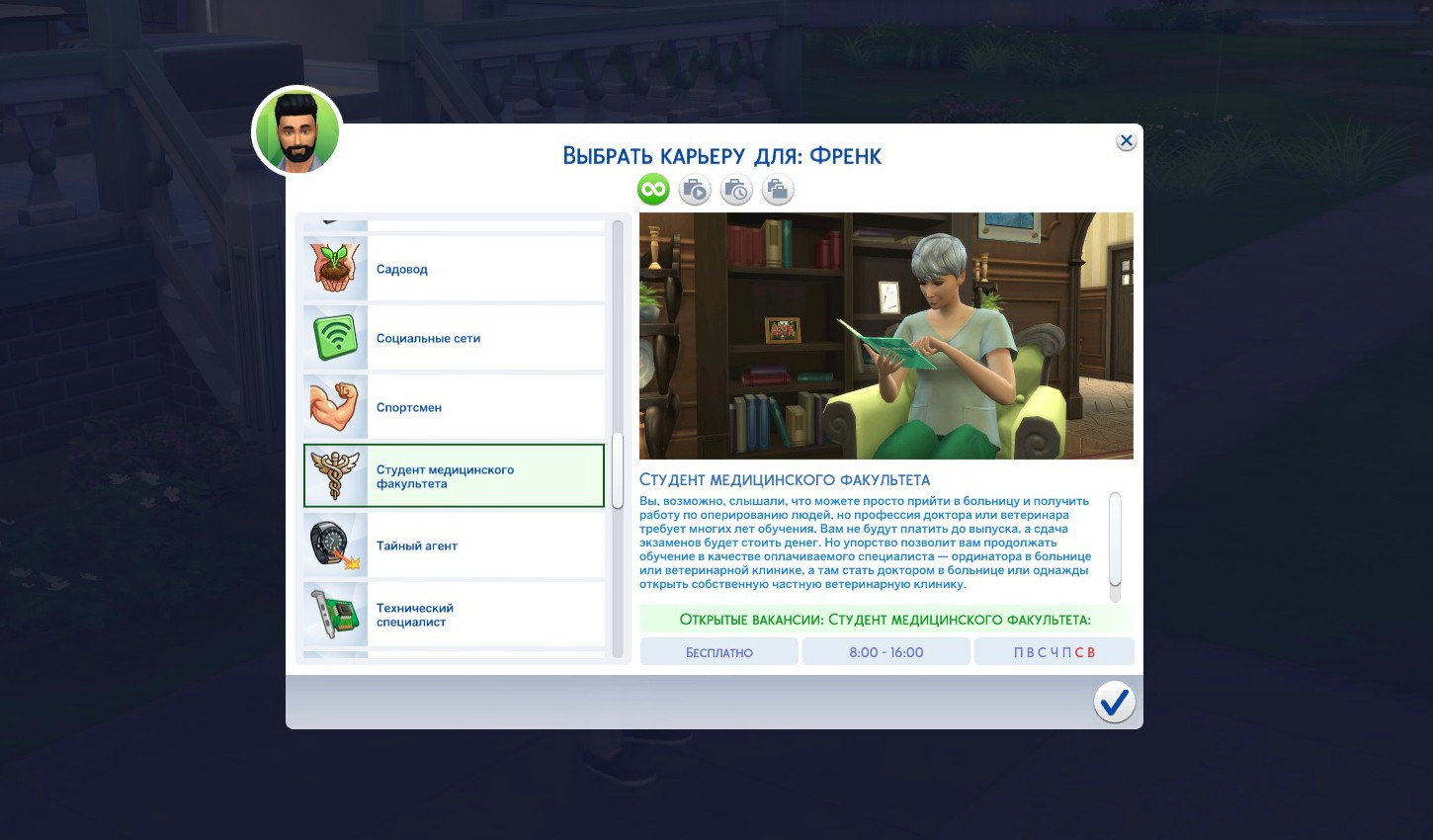Select the Технический специалист career

point(455,615)
